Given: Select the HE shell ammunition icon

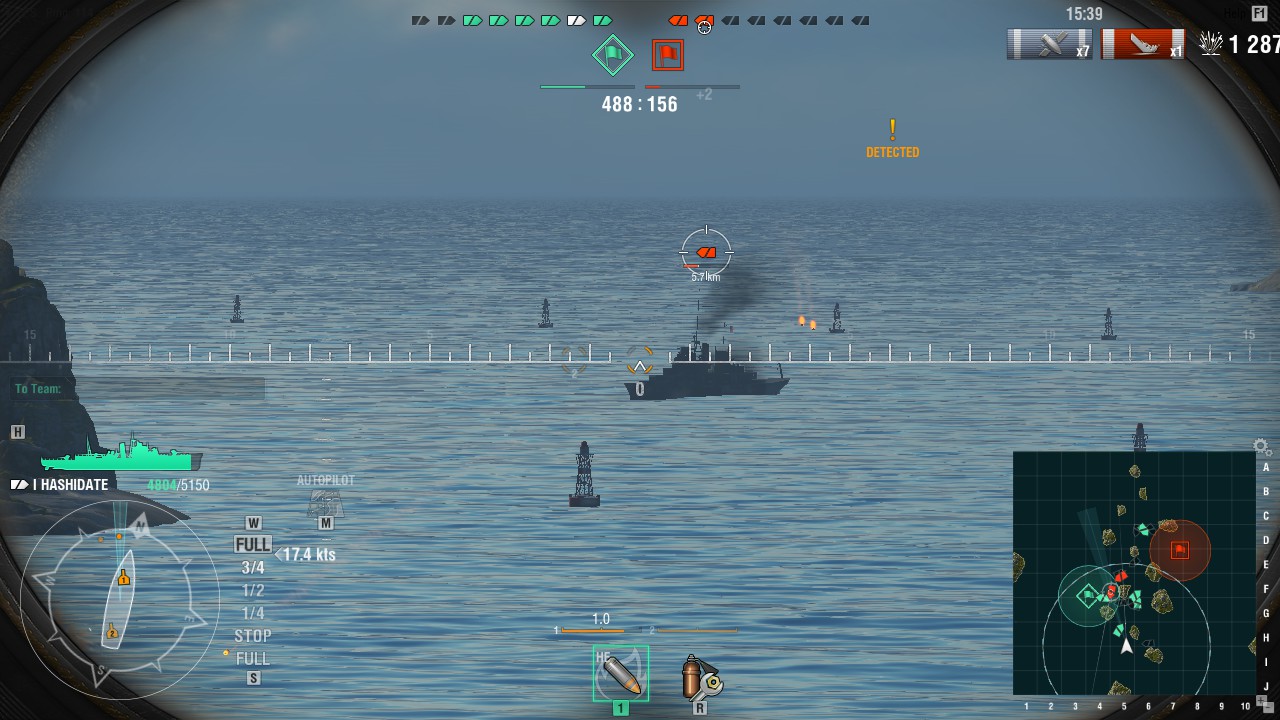Looking at the screenshot, I should tap(621, 675).
